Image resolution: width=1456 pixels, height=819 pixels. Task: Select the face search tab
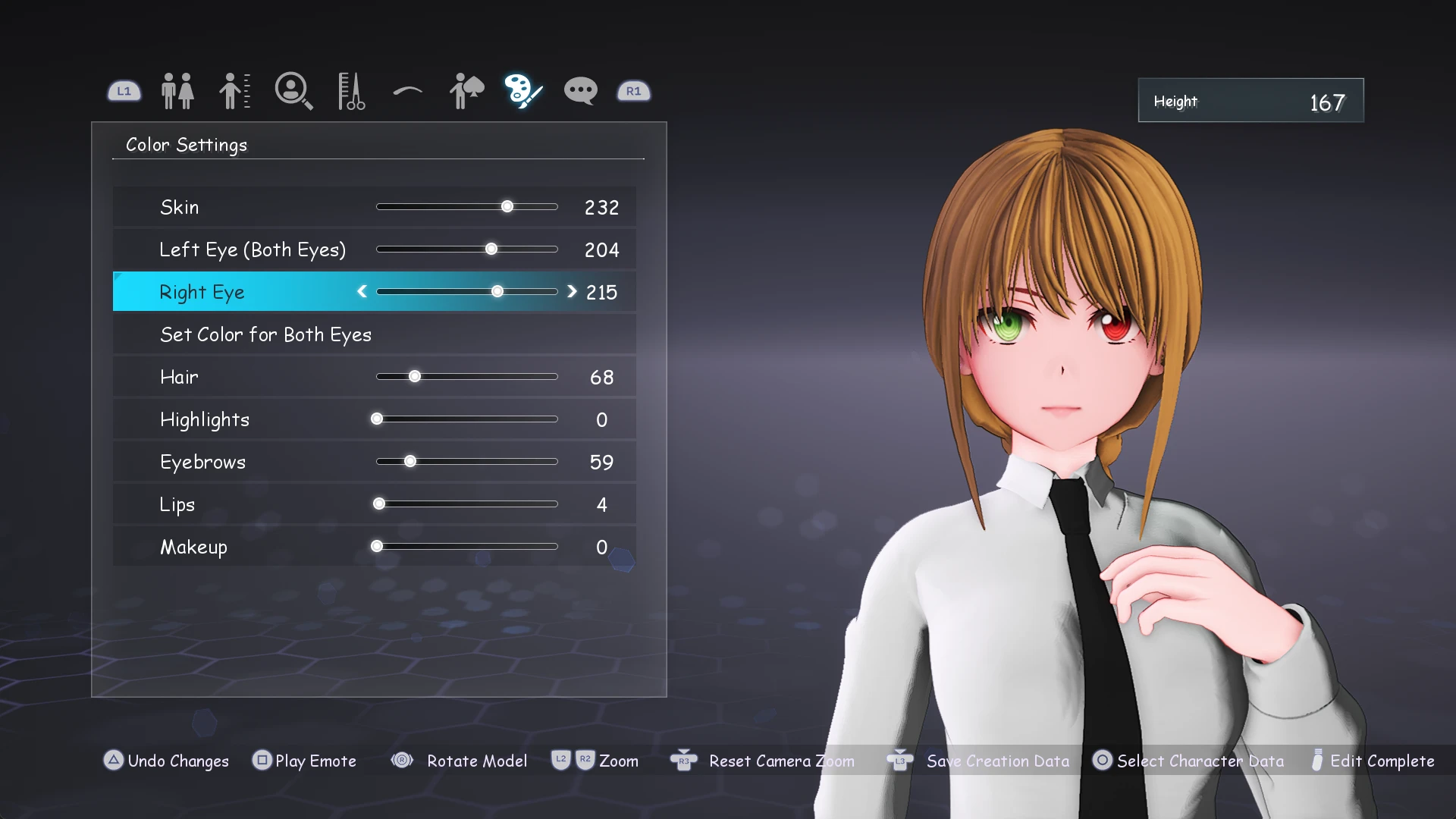coord(293,91)
